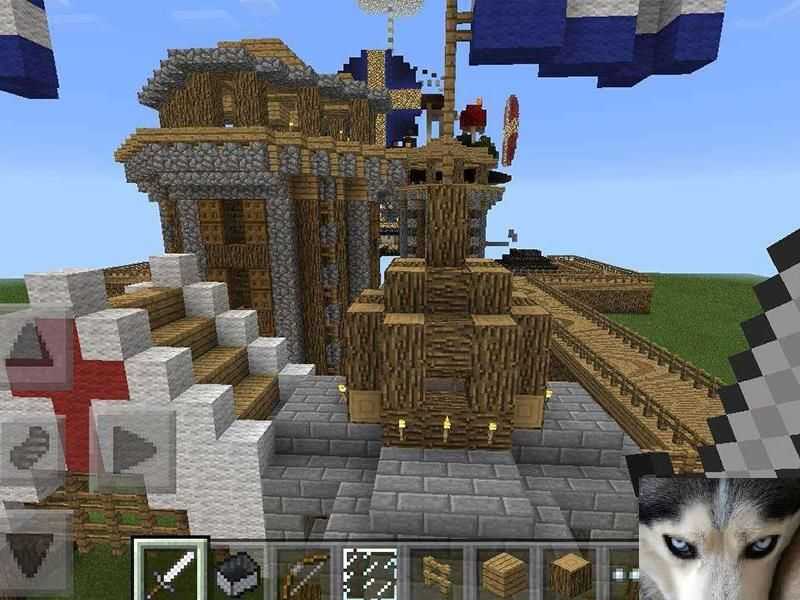
Task: Equip the bow from the hotbar
Action: (x=305, y=574)
